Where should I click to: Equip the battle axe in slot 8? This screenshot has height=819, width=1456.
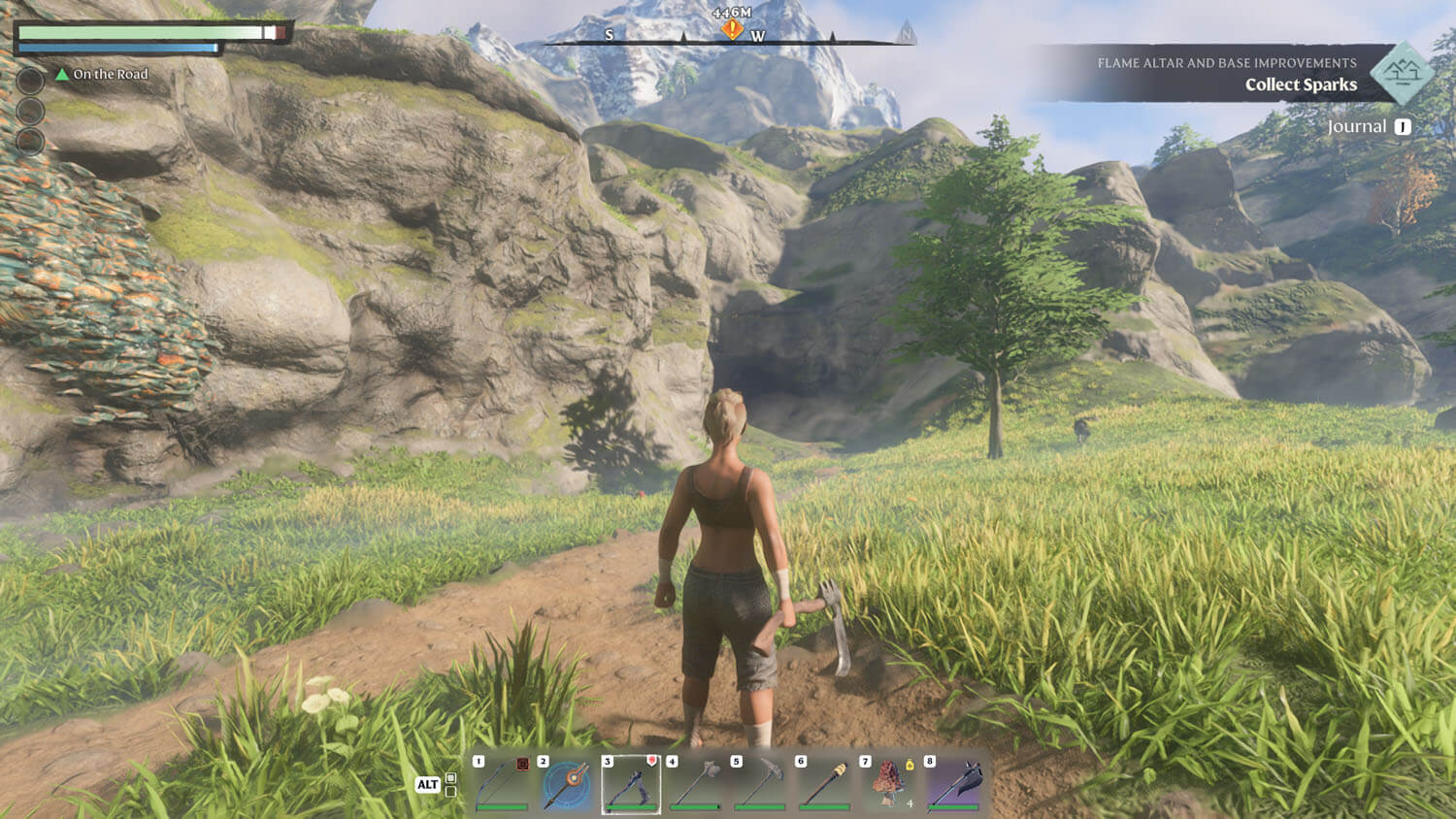pyautogui.click(x=954, y=783)
